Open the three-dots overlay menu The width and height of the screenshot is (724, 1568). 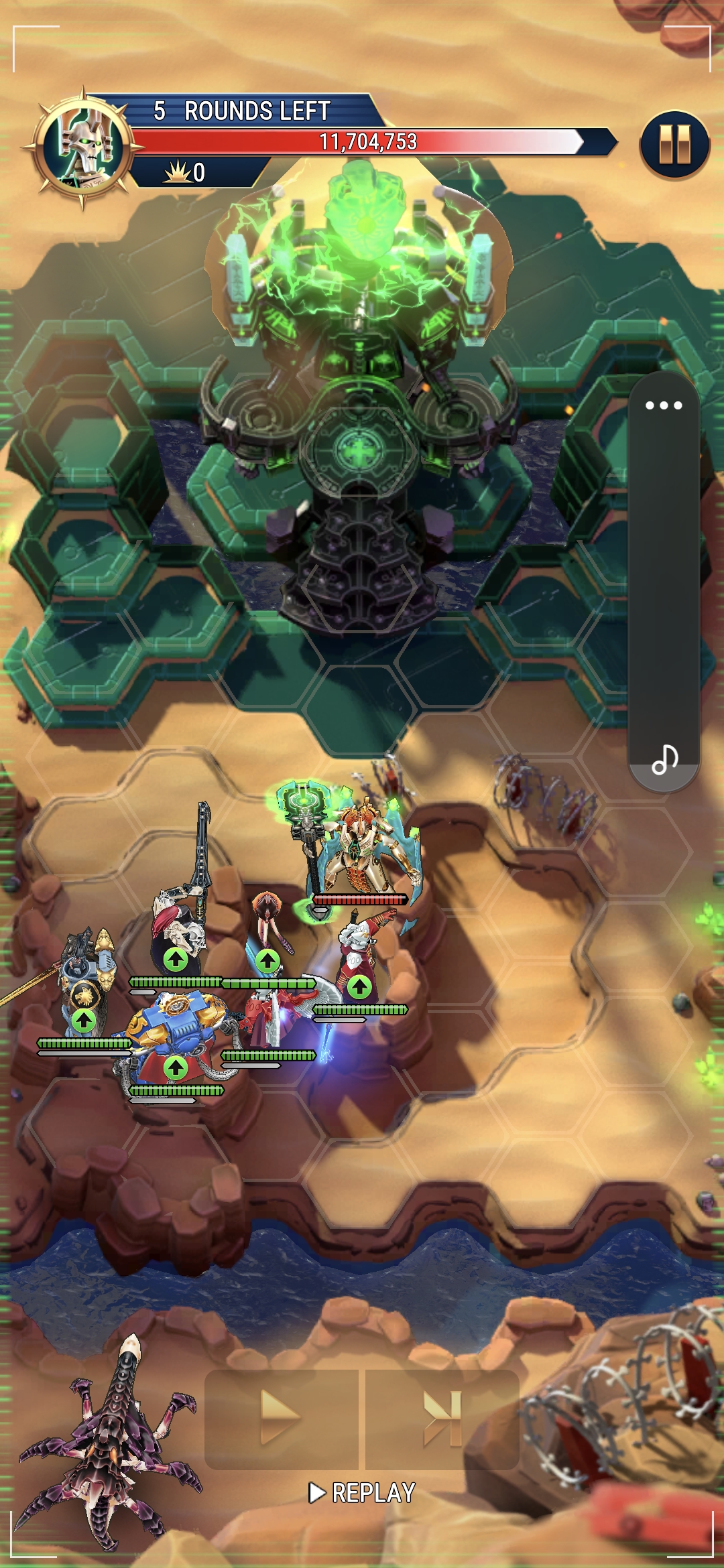pos(664,405)
